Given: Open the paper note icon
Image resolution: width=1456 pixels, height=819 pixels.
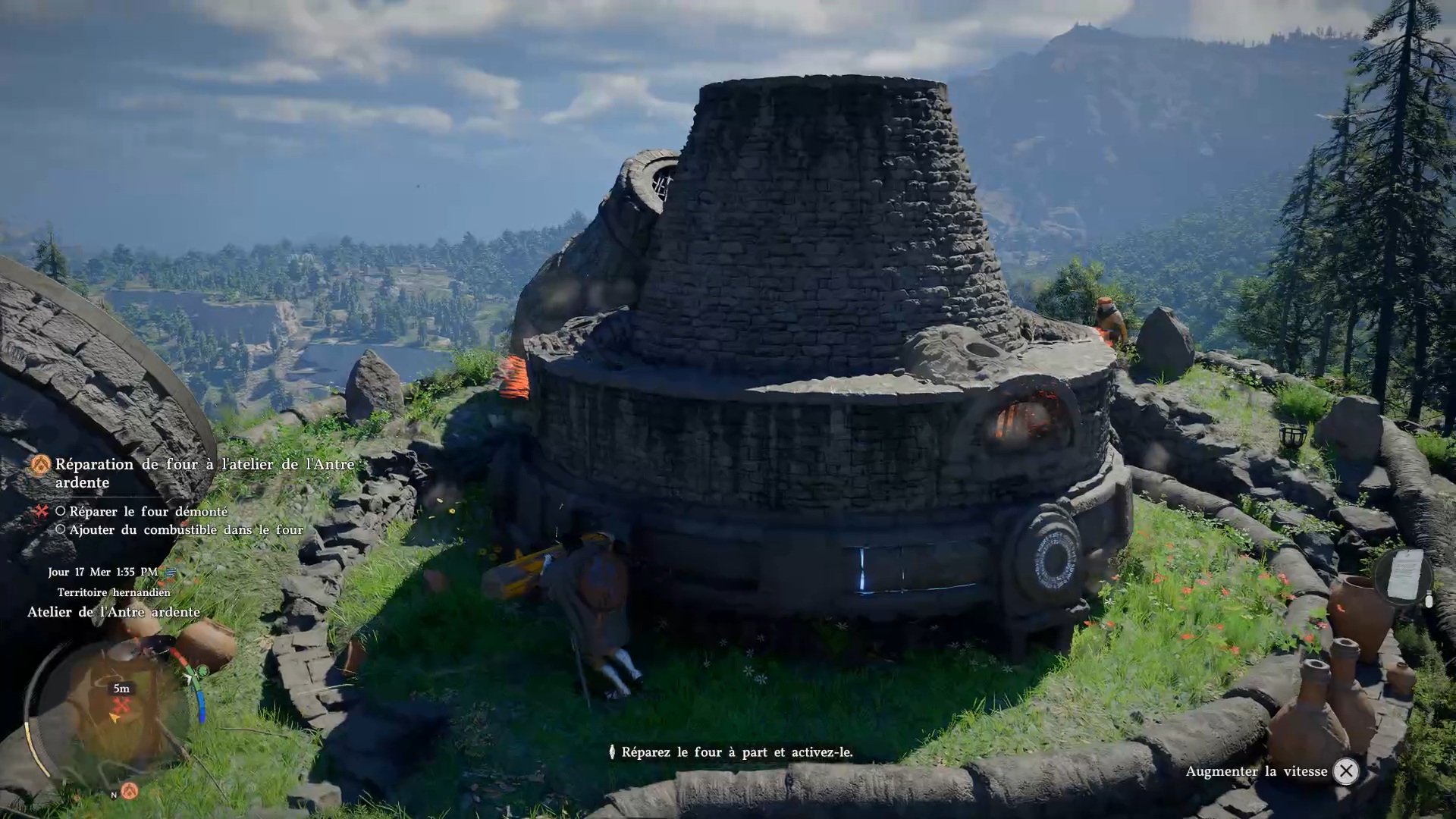Looking at the screenshot, I should (x=1404, y=575).
